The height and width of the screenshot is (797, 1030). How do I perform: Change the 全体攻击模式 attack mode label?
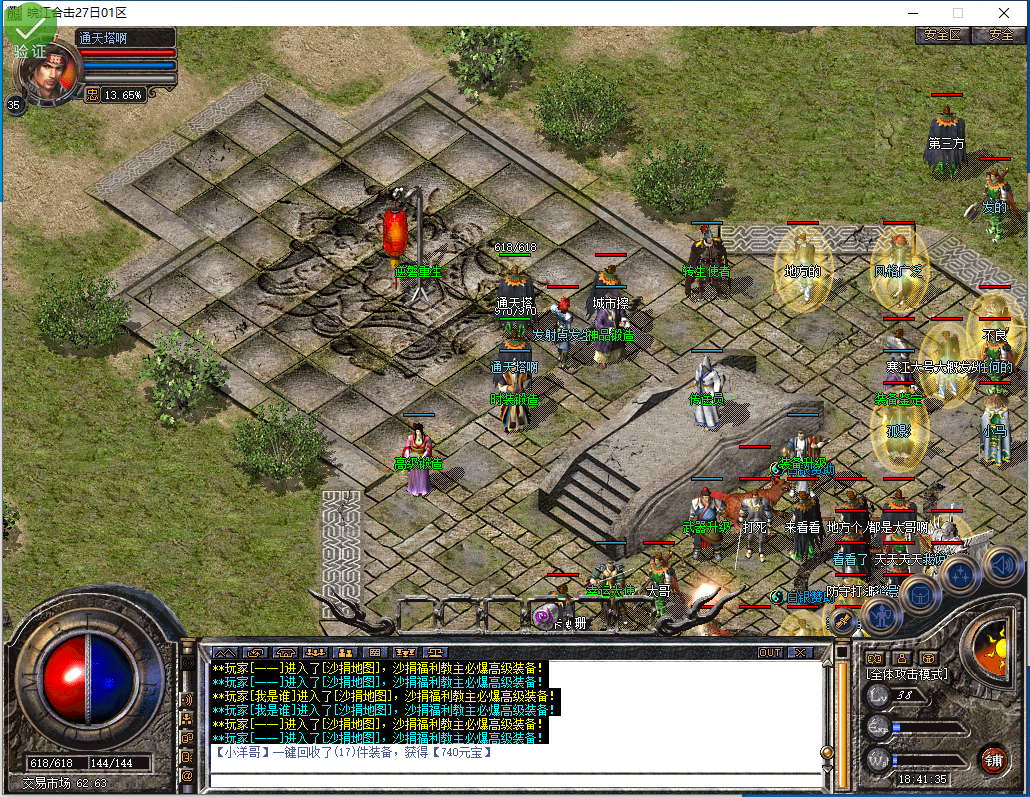(x=906, y=674)
